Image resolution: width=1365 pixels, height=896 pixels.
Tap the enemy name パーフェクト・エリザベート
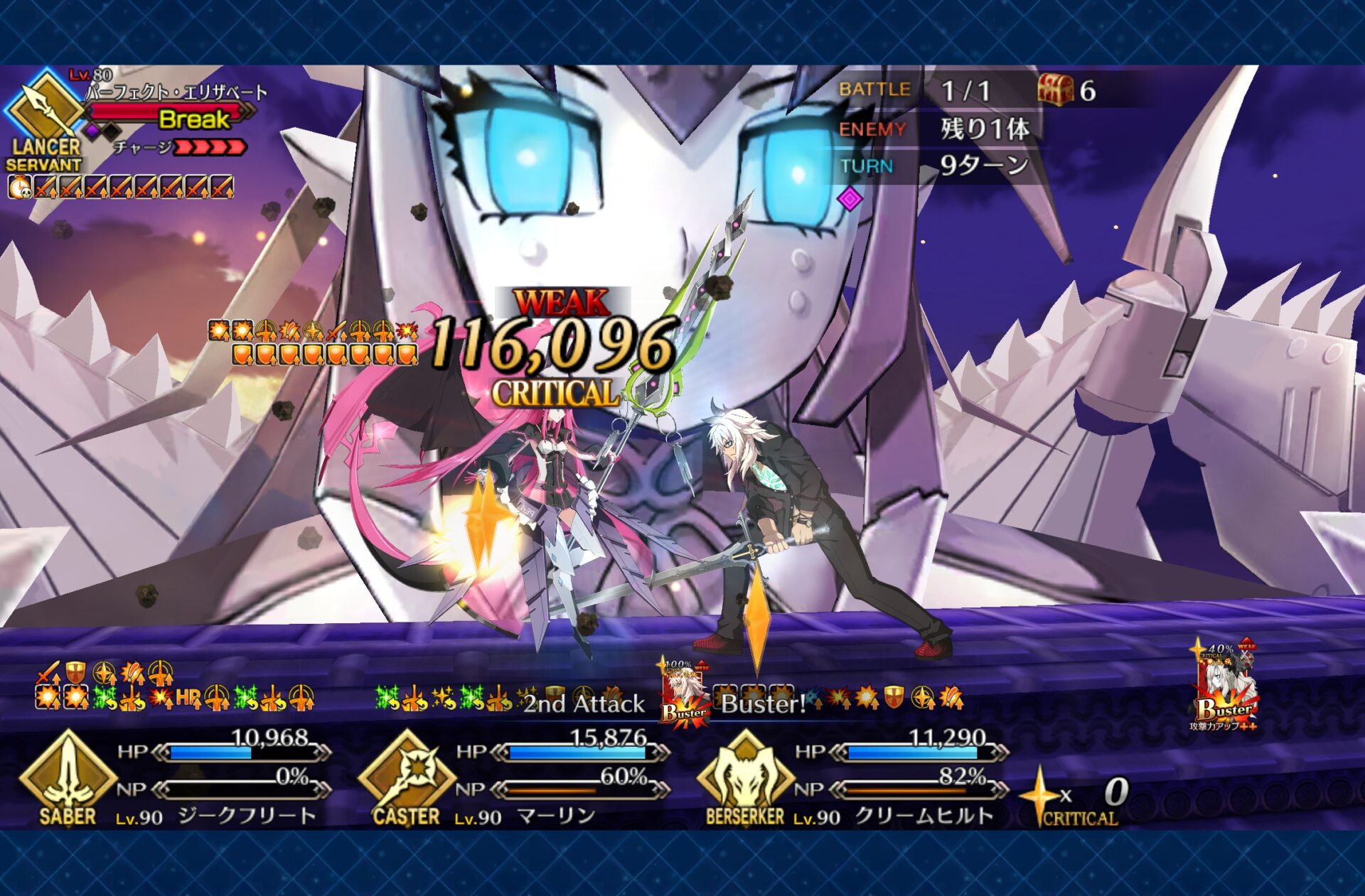click(x=176, y=92)
